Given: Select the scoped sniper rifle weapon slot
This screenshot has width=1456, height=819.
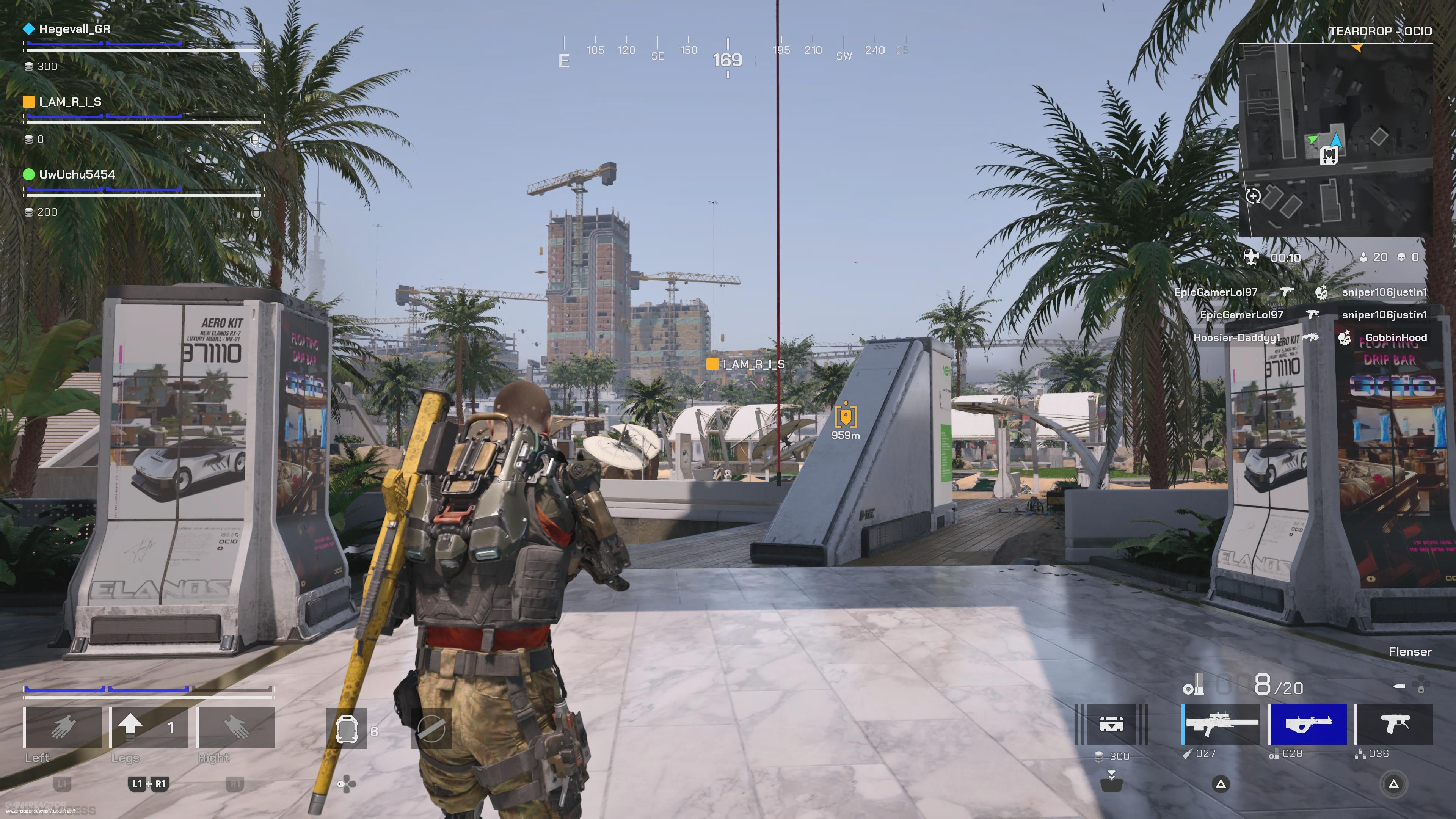Looking at the screenshot, I should pos(1221,724).
